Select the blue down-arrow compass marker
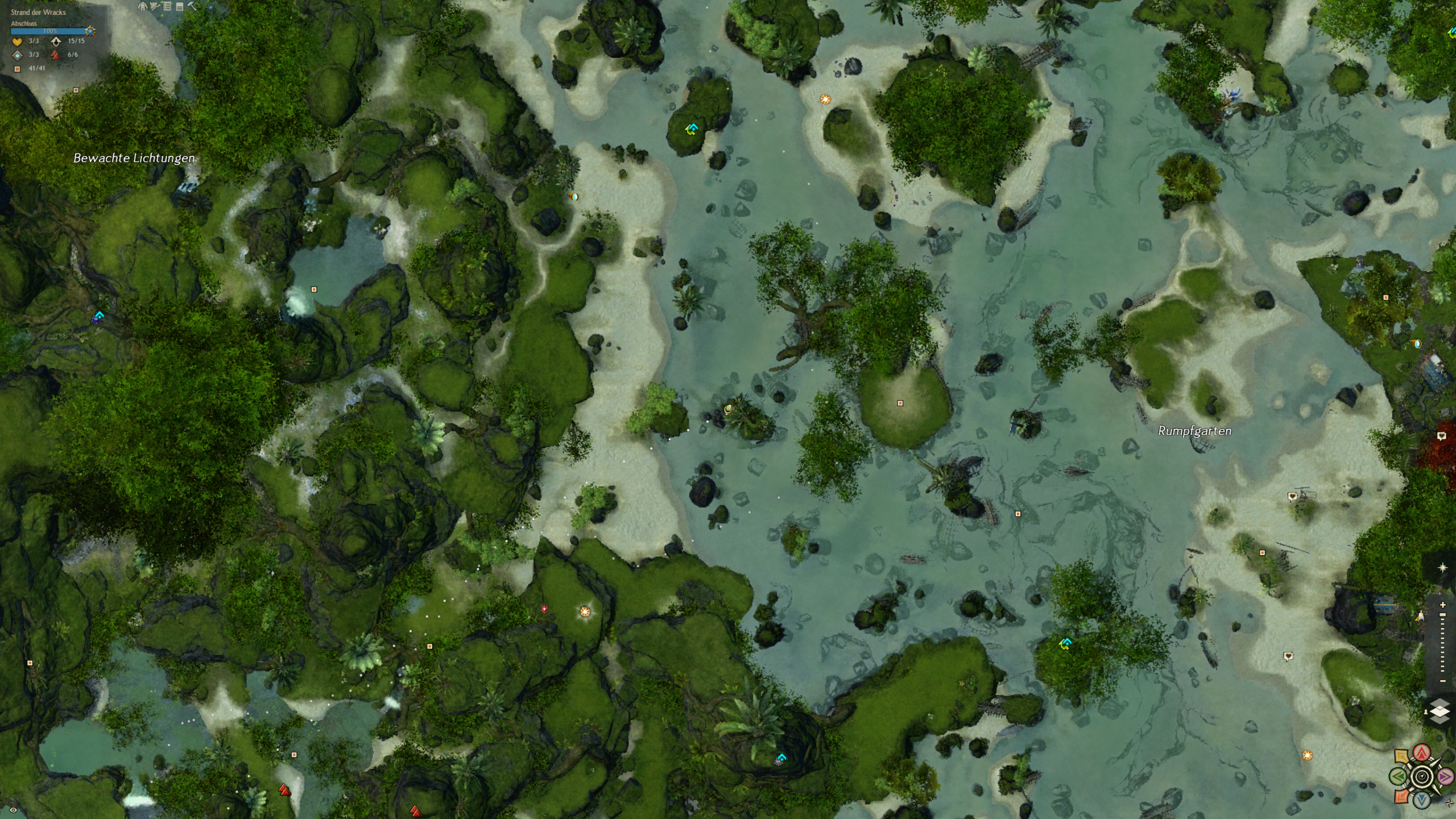The width and height of the screenshot is (1456, 819). 1422,800
